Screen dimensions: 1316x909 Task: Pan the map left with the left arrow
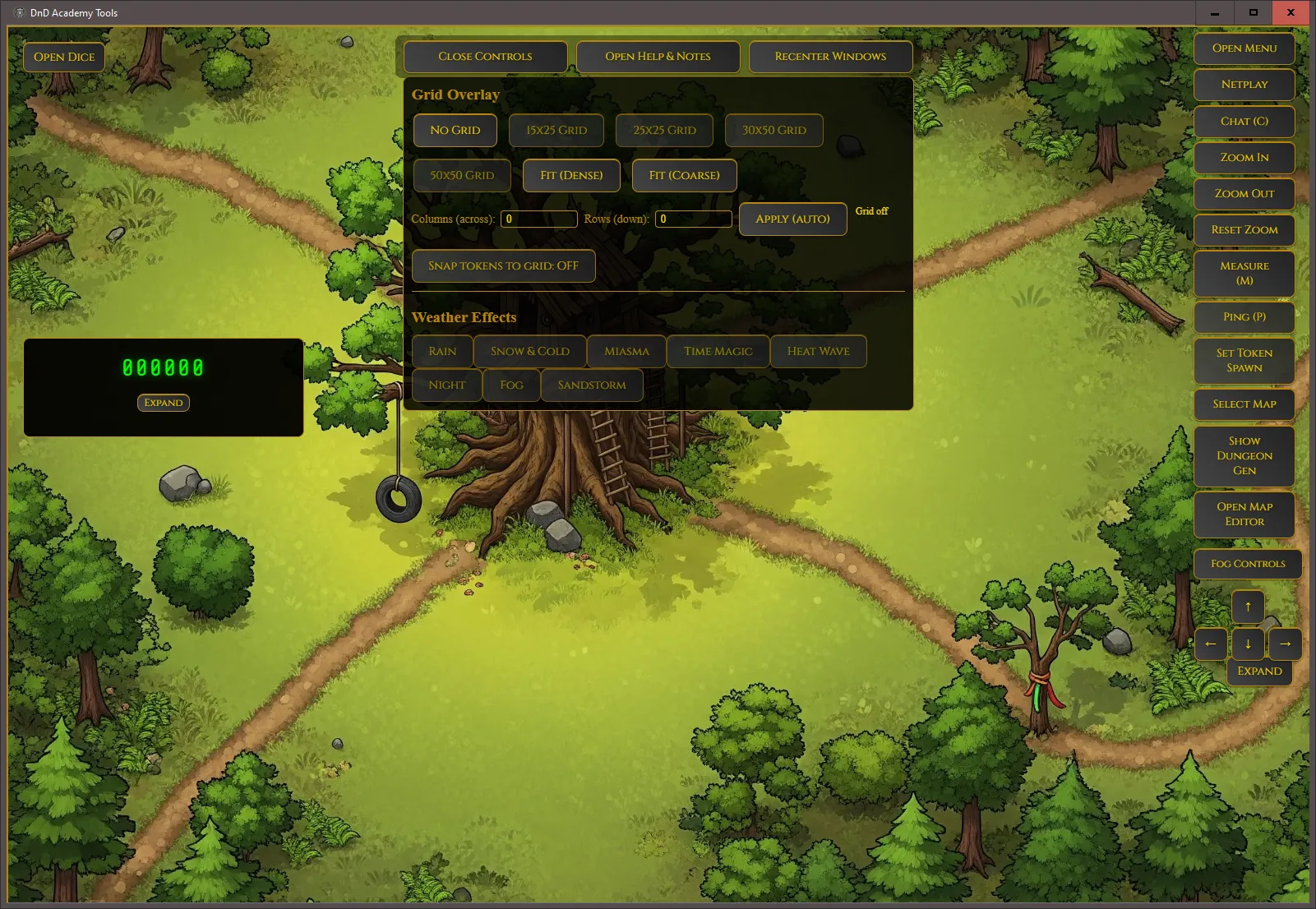click(1211, 644)
